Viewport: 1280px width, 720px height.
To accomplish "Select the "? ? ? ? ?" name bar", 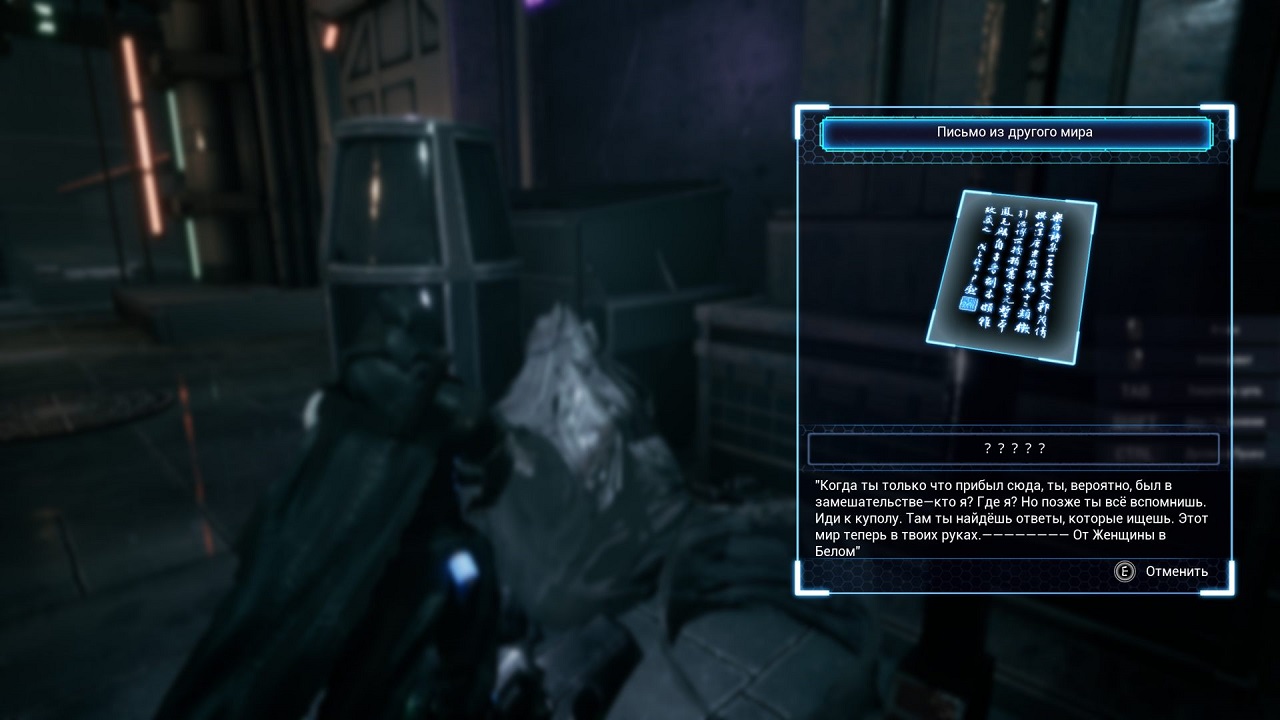I will [1013, 449].
